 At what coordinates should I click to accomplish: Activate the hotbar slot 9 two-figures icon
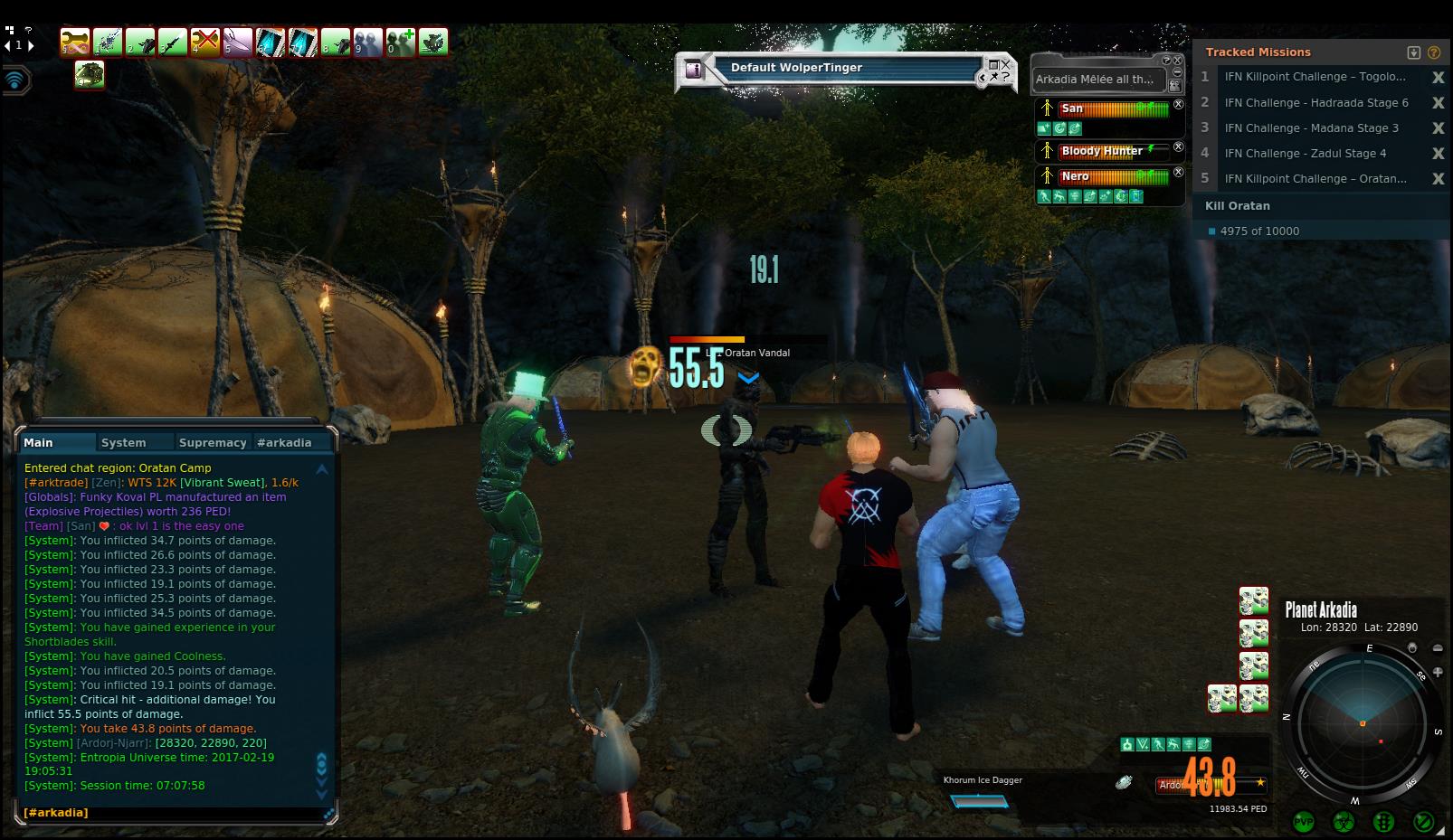pos(368,42)
